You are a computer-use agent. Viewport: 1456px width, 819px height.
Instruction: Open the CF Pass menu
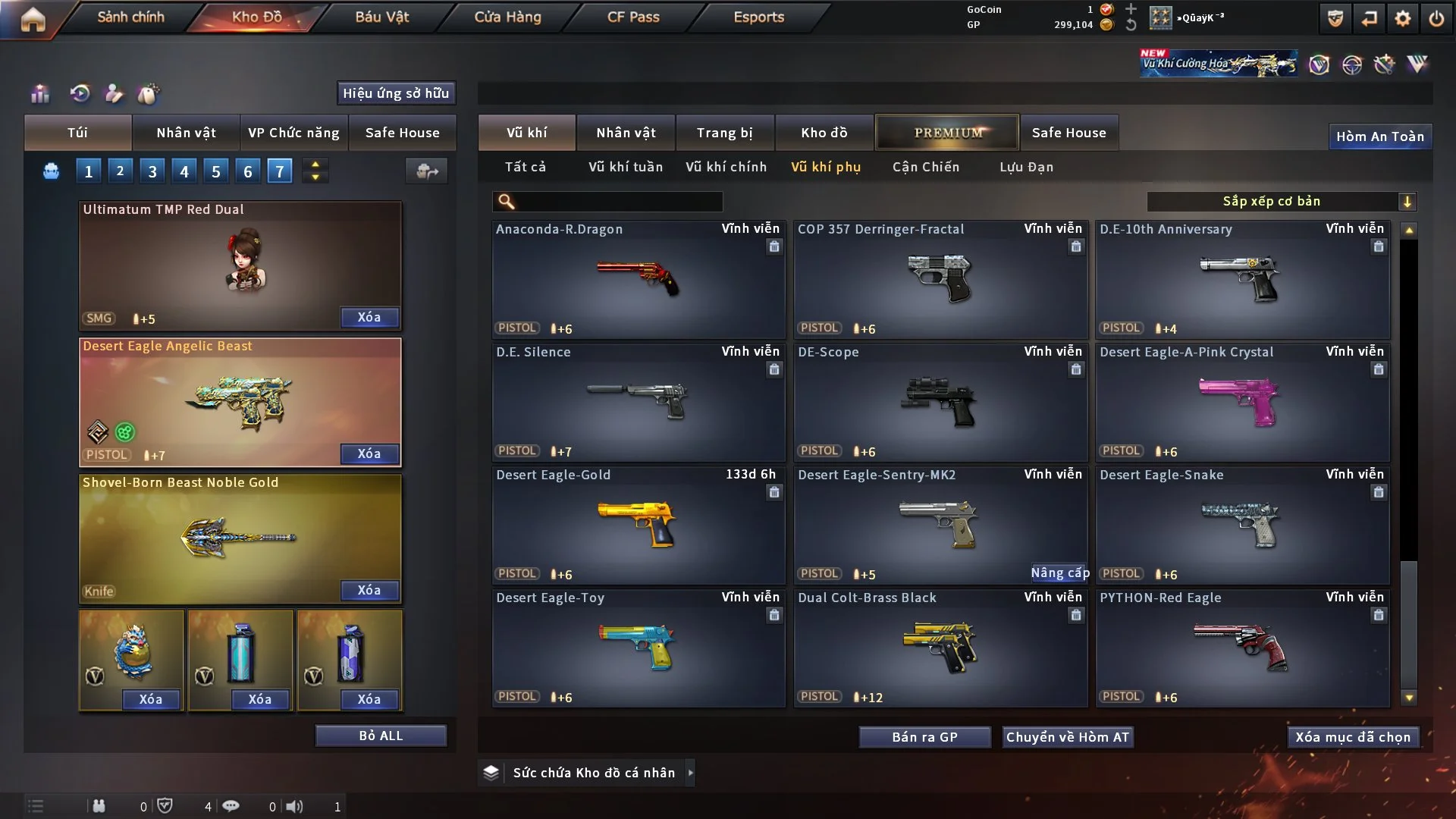point(633,17)
